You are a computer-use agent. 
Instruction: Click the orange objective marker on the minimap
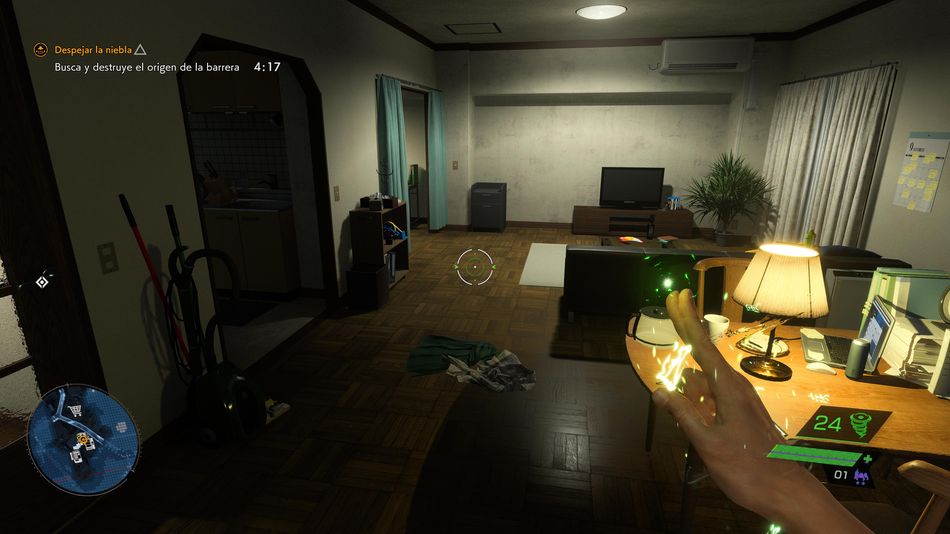(x=82, y=438)
